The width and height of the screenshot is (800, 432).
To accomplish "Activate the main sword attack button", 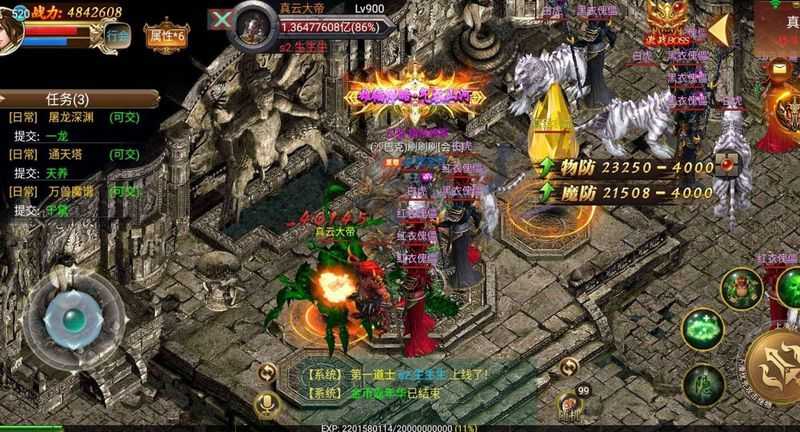I will (776, 368).
